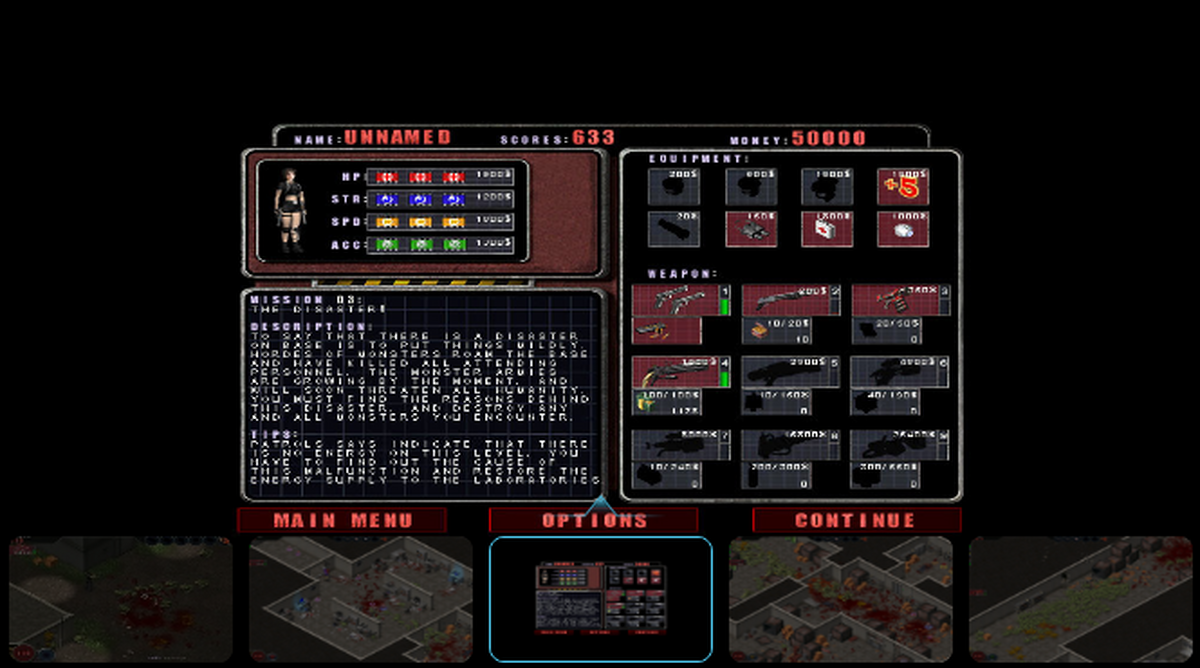The width and height of the screenshot is (1200, 668).
Task: Buy the locked weapon in slot 5
Action: (785, 372)
